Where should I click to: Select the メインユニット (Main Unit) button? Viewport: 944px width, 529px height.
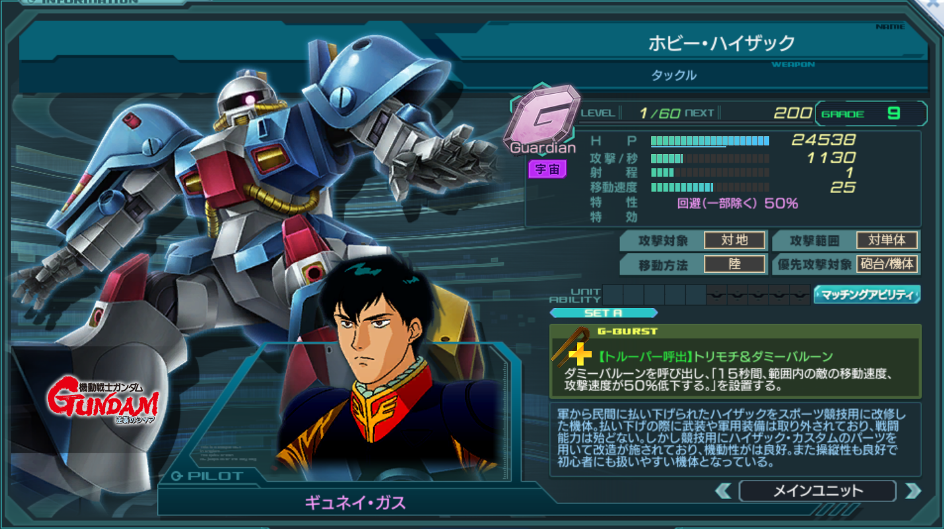[816, 491]
